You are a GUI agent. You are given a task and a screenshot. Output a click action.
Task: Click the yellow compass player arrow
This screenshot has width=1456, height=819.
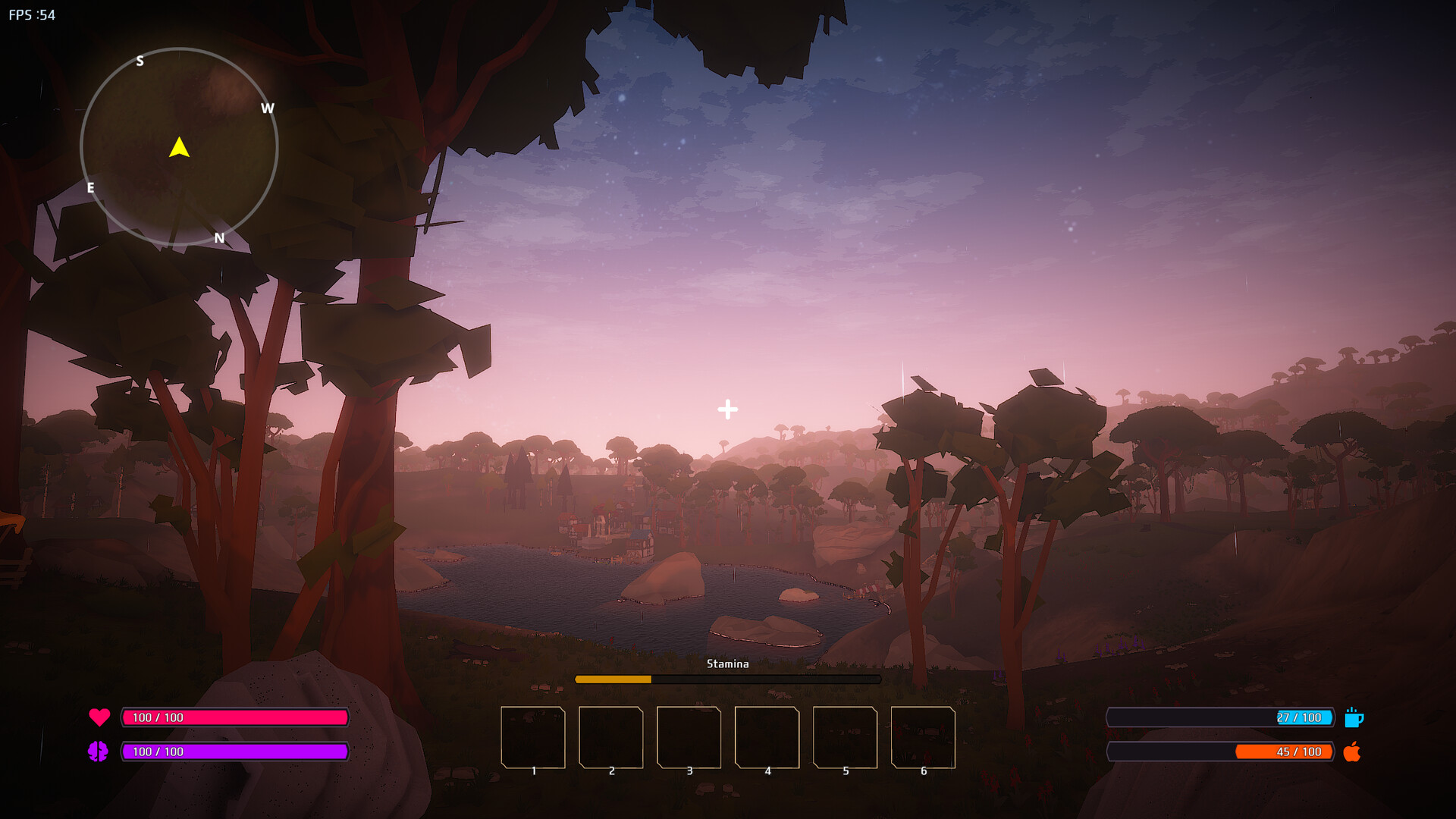(179, 149)
